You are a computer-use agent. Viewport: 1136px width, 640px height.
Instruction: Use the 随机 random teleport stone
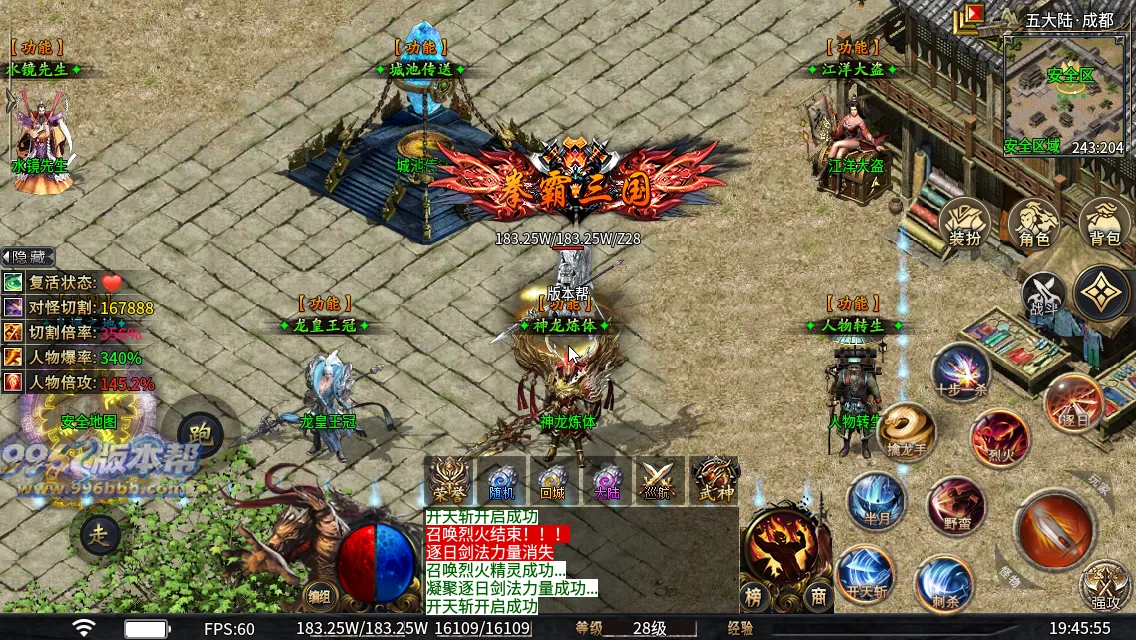(x=501, y=481)
